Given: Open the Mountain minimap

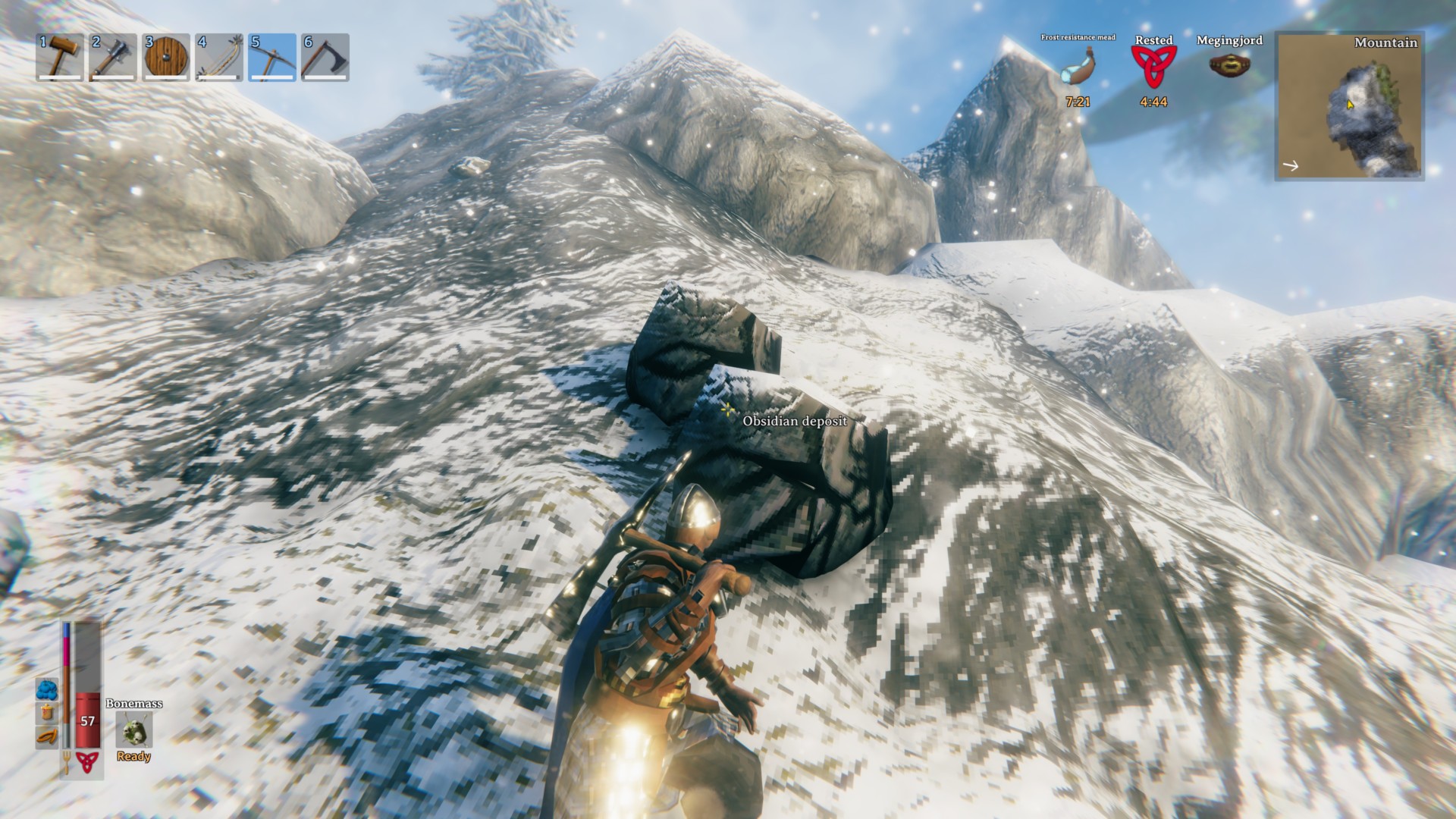Looking at the screenshot, I should click(x=1351, y=106).
